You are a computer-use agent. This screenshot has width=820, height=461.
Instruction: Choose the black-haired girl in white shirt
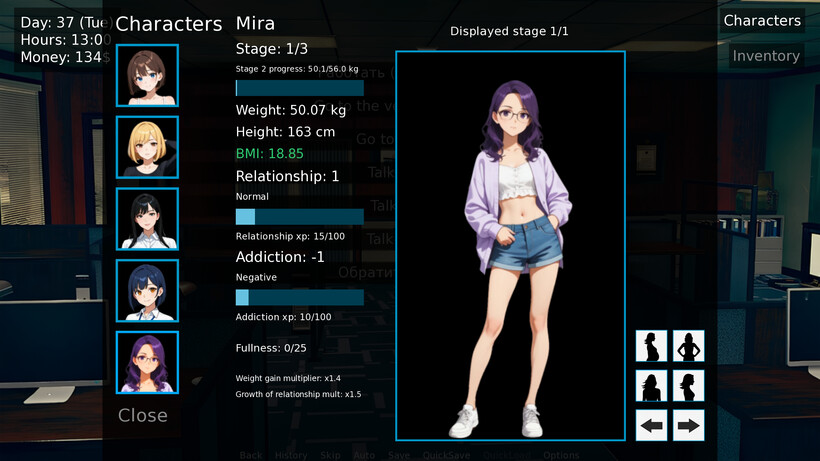(x=147, y=219)
